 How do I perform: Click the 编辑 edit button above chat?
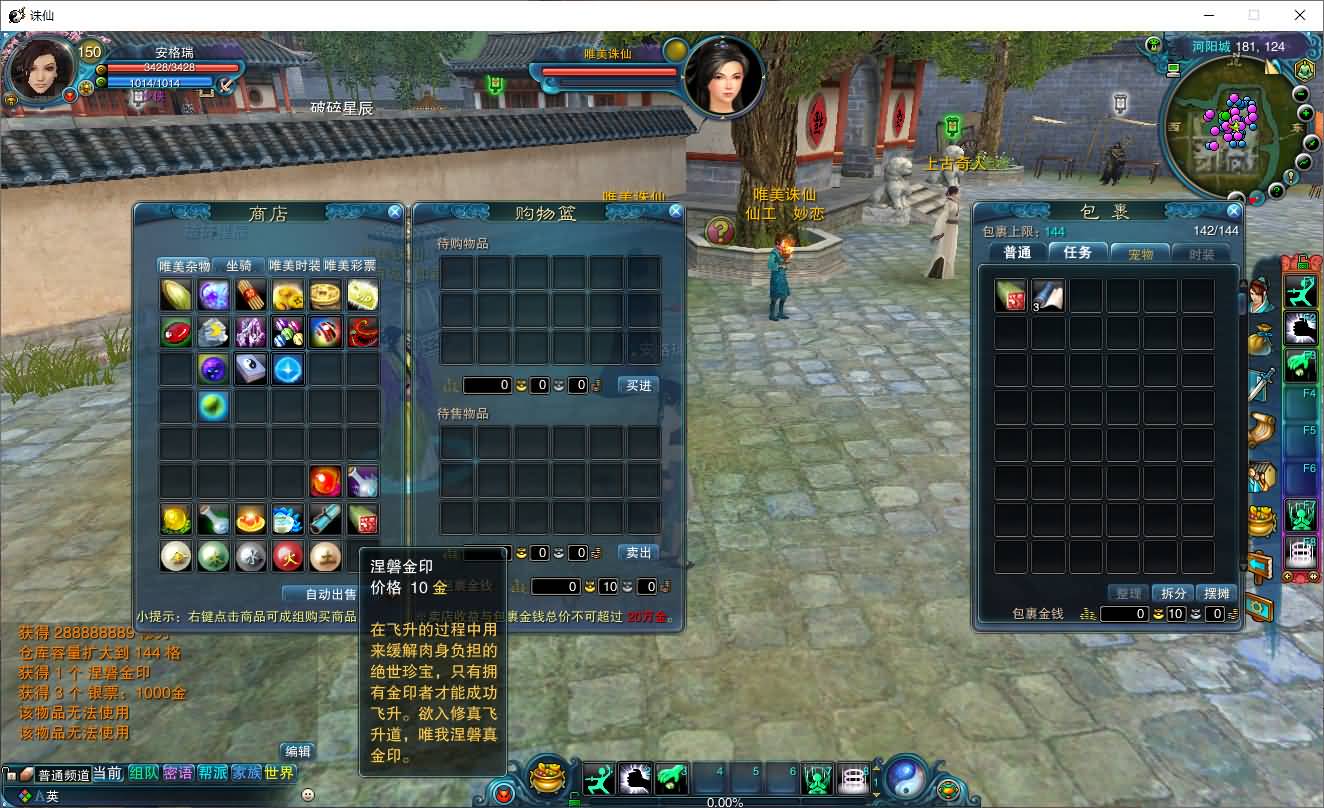point(297,751)
